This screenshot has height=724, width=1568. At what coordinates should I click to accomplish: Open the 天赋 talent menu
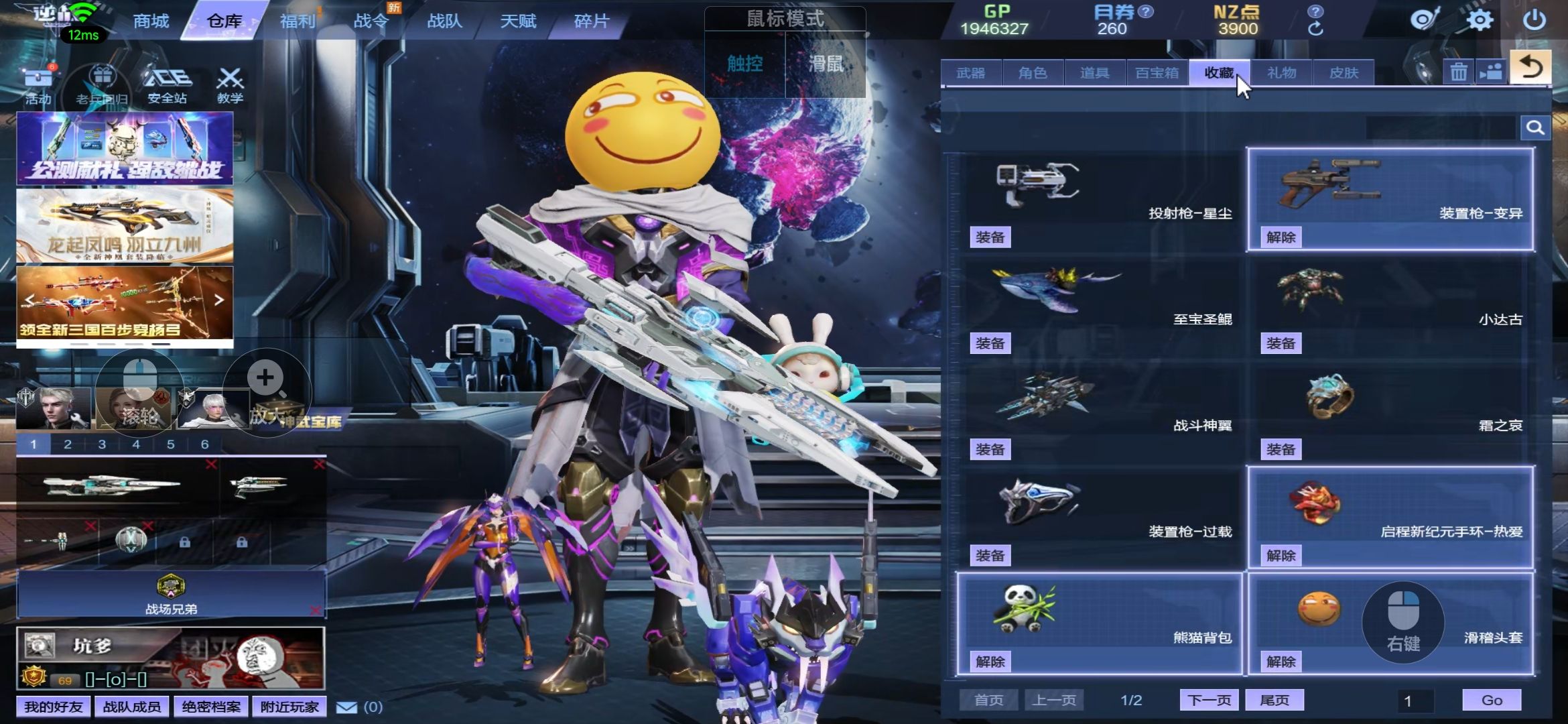click(x=518, y=21)
